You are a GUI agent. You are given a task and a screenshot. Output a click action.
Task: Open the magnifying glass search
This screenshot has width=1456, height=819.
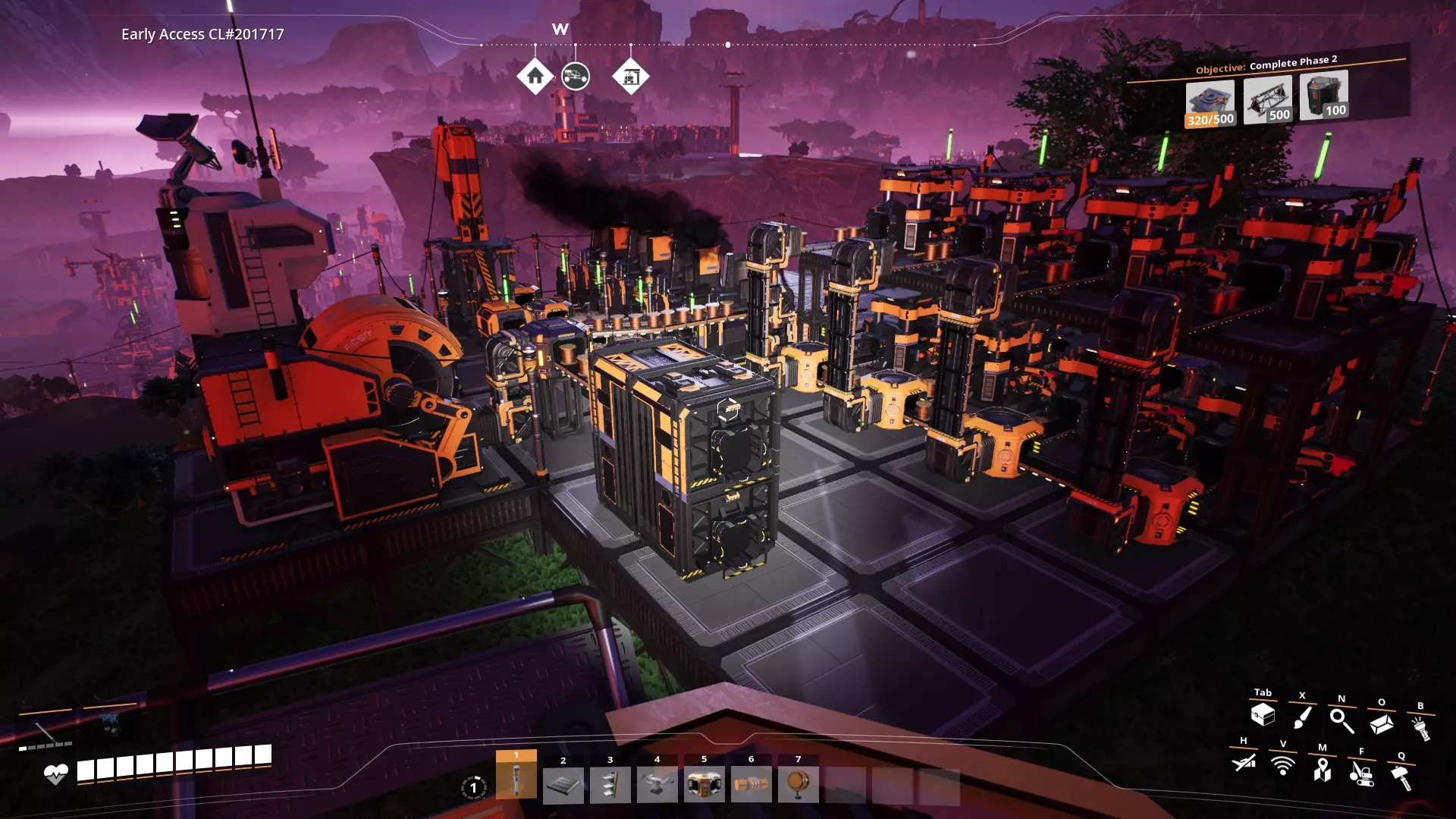pos(1341,721)
